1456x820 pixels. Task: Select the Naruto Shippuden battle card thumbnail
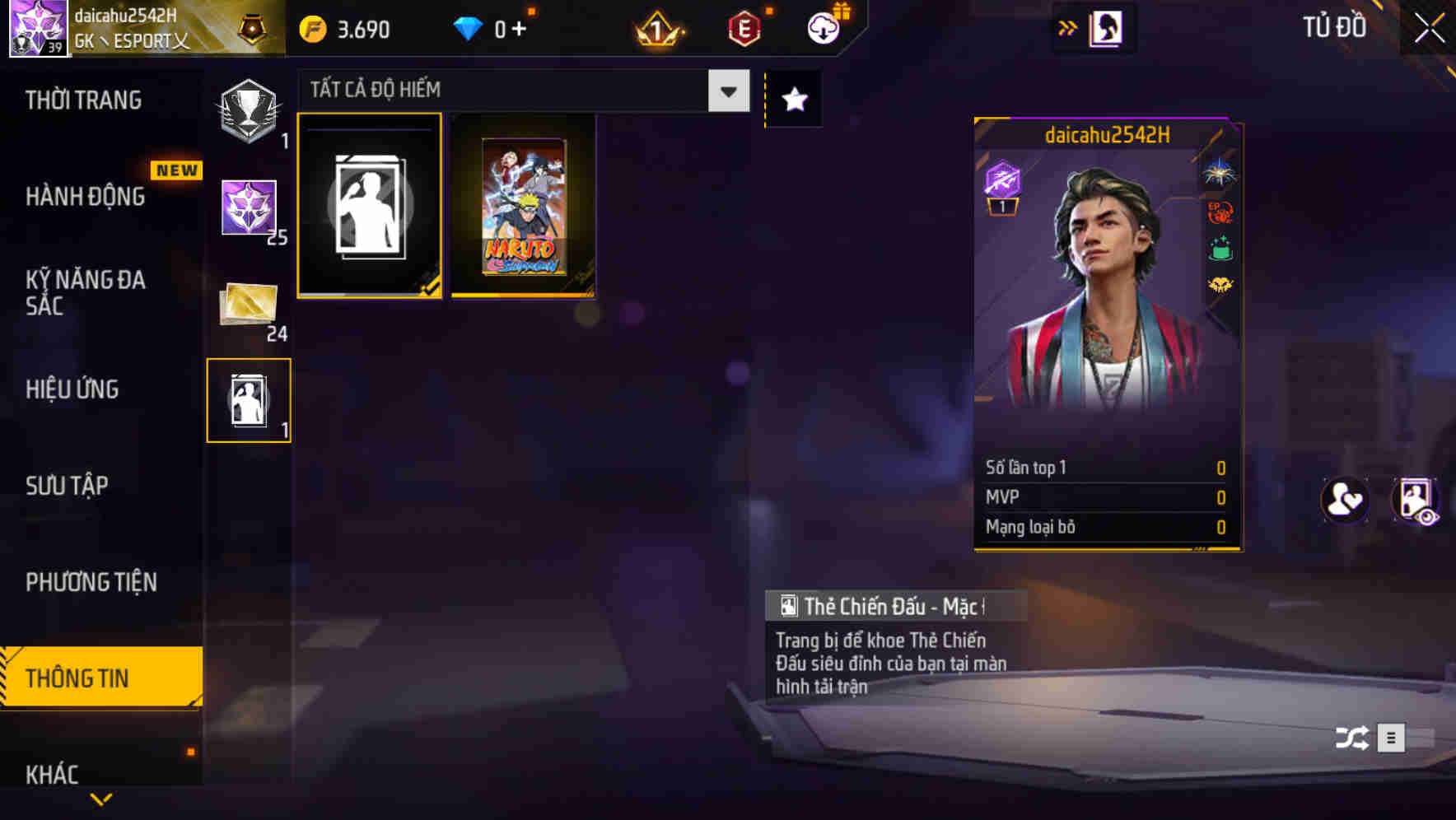click(x=524, y=205)
